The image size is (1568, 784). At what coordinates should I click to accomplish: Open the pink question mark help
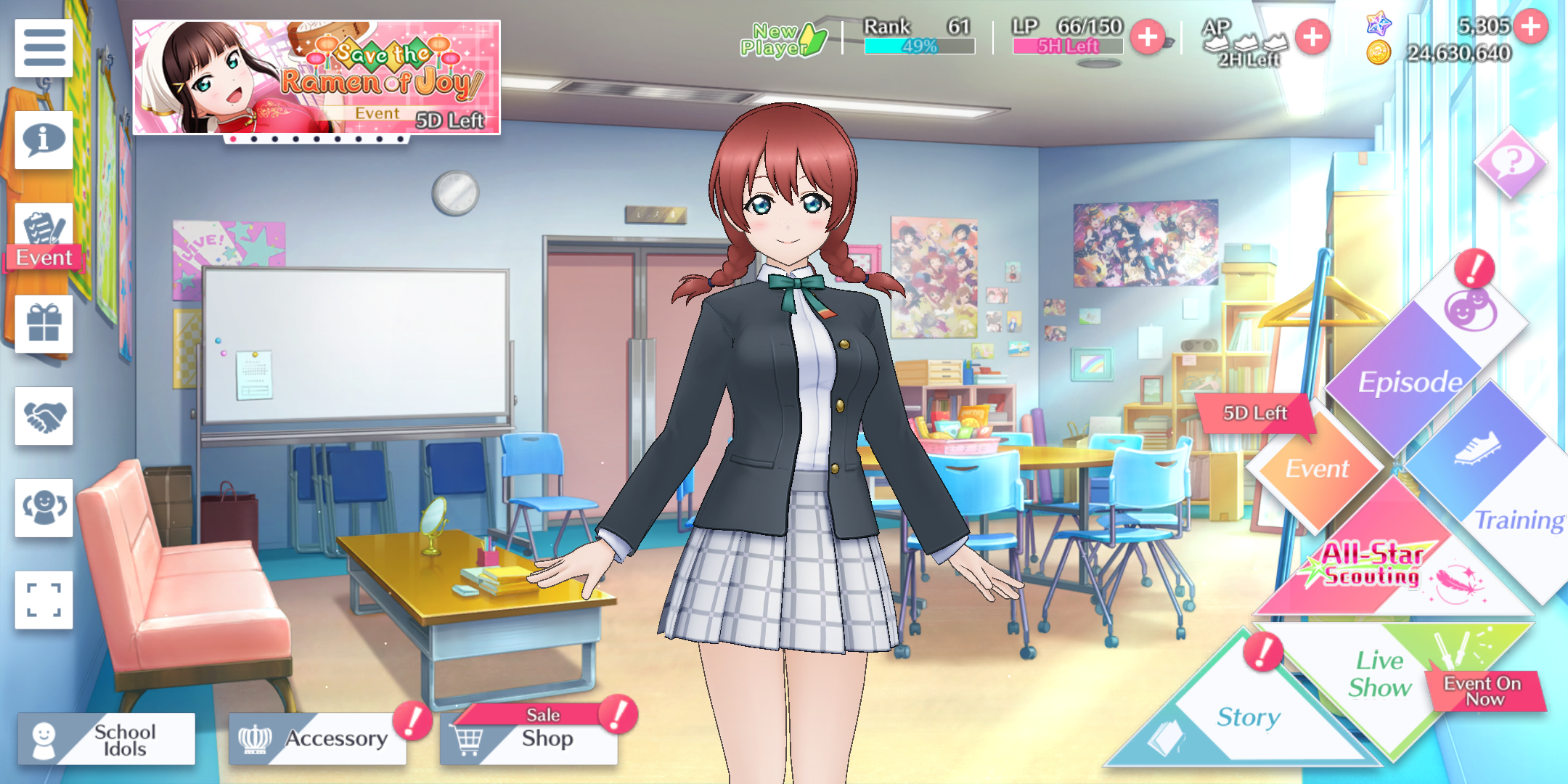click(x=1511, y=161)
